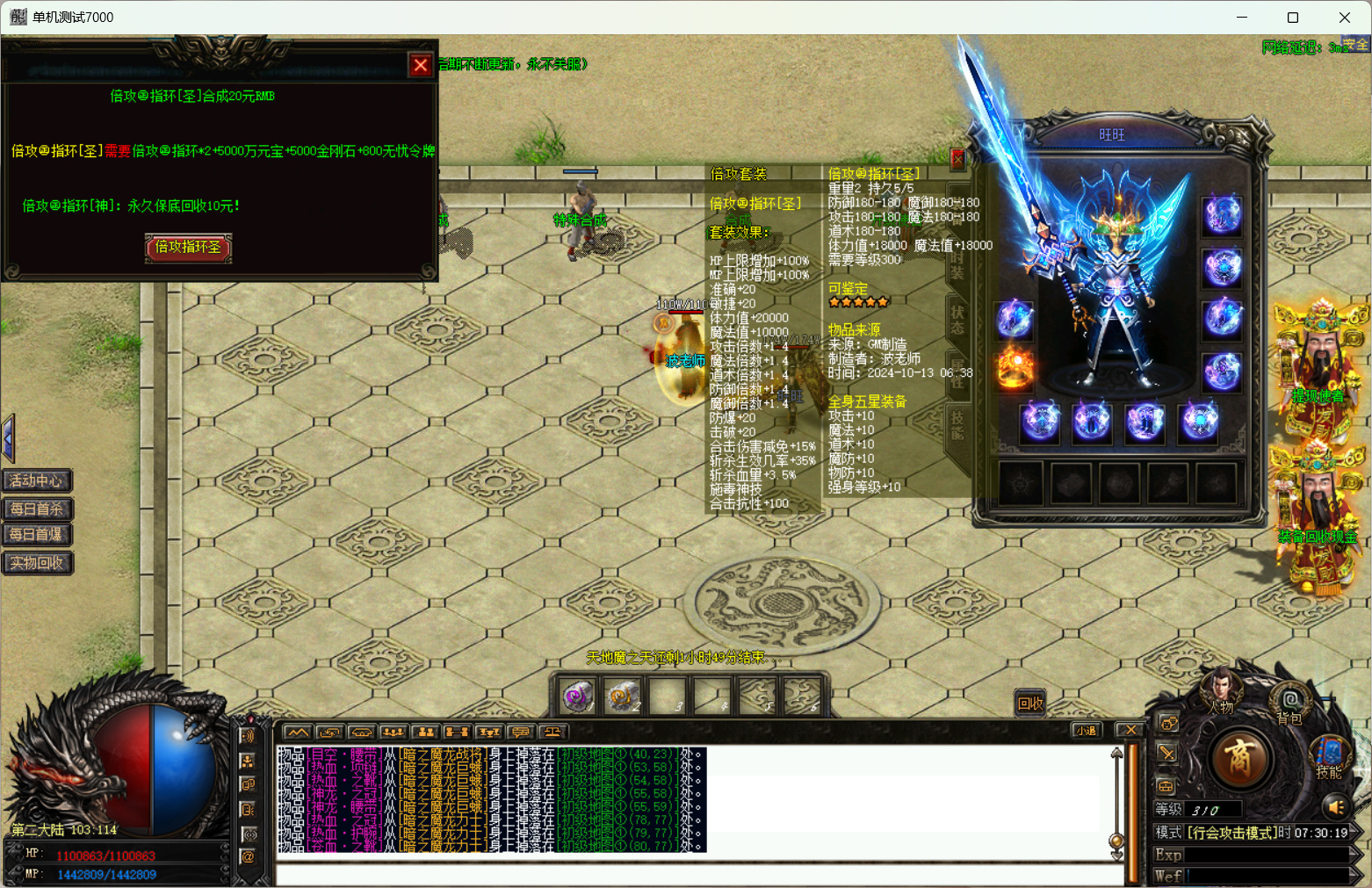Close the ring synthesis dialog
This screenshot has height=888, width=1372.
[x=421, y=65]
